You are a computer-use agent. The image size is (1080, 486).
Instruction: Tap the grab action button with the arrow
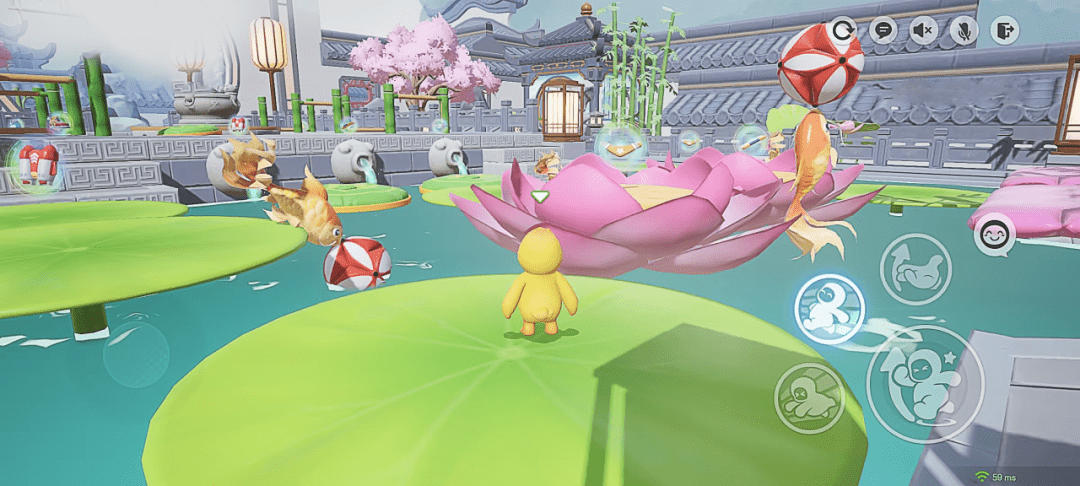tap(915, 269)
